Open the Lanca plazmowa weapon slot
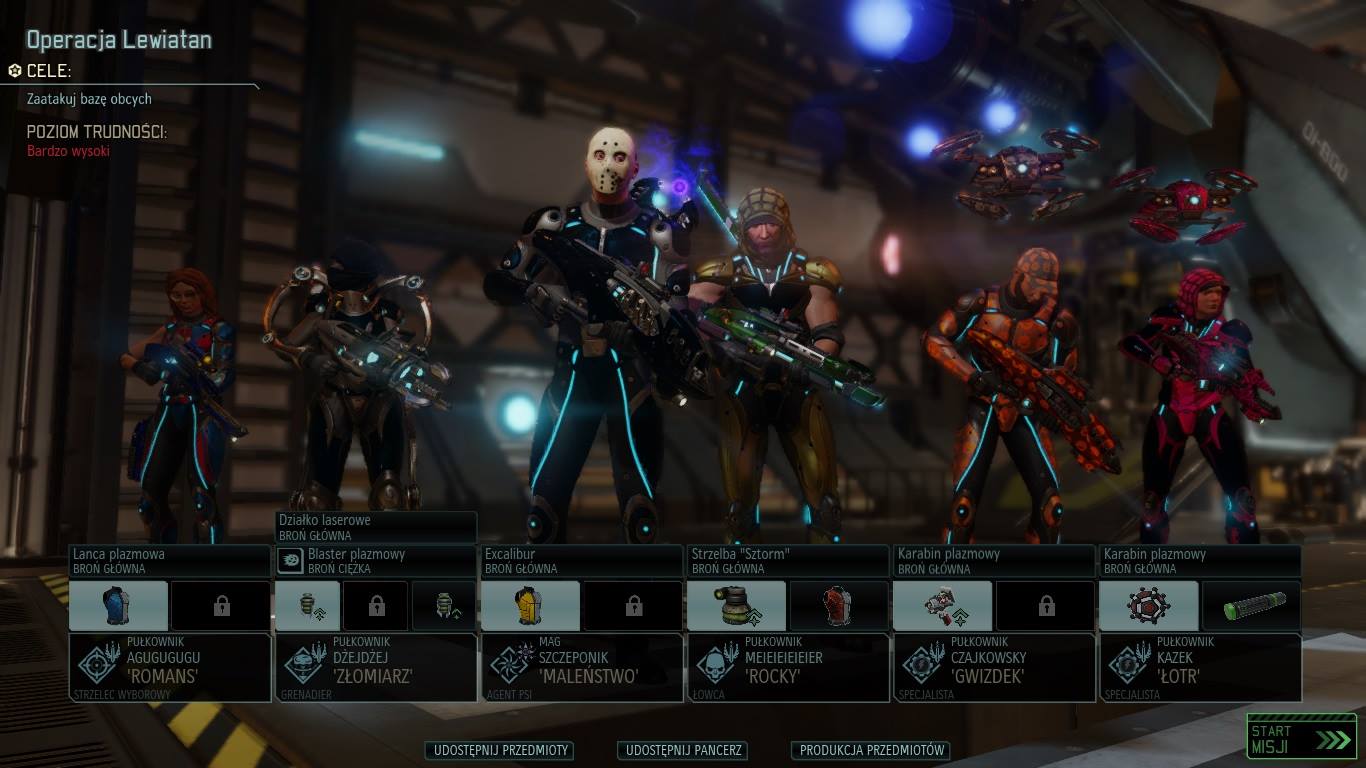This screenshot has width=1366, height=768. pos(168,560)
